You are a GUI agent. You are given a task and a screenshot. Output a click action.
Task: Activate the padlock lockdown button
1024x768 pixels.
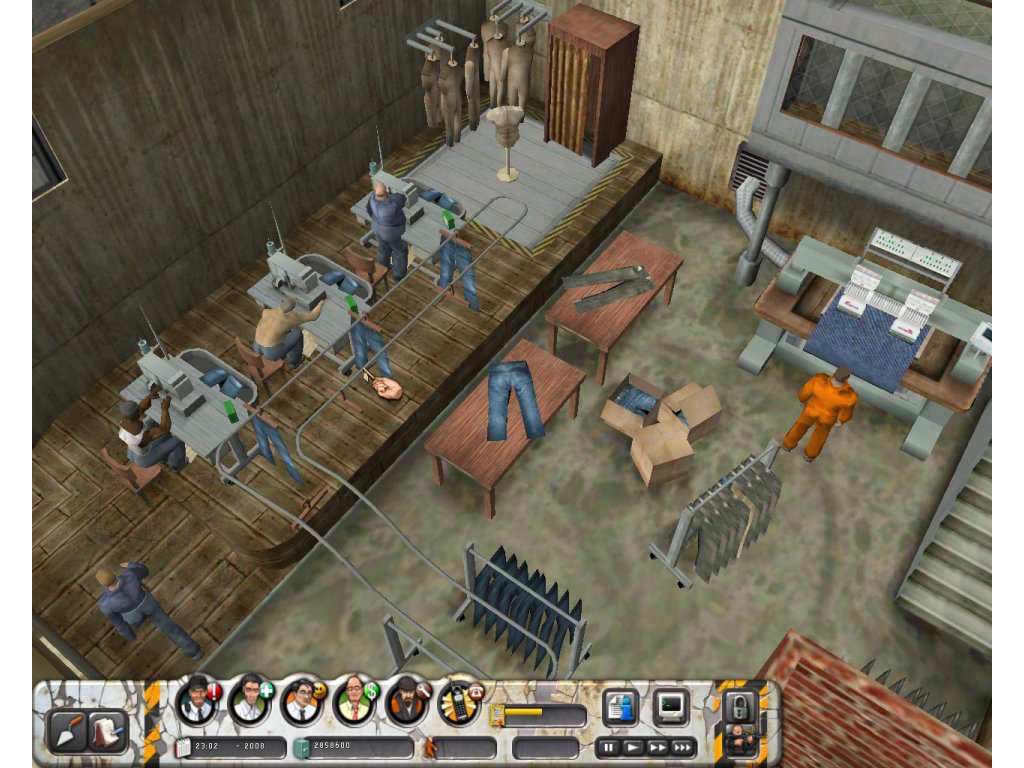[x=741, y=705]
